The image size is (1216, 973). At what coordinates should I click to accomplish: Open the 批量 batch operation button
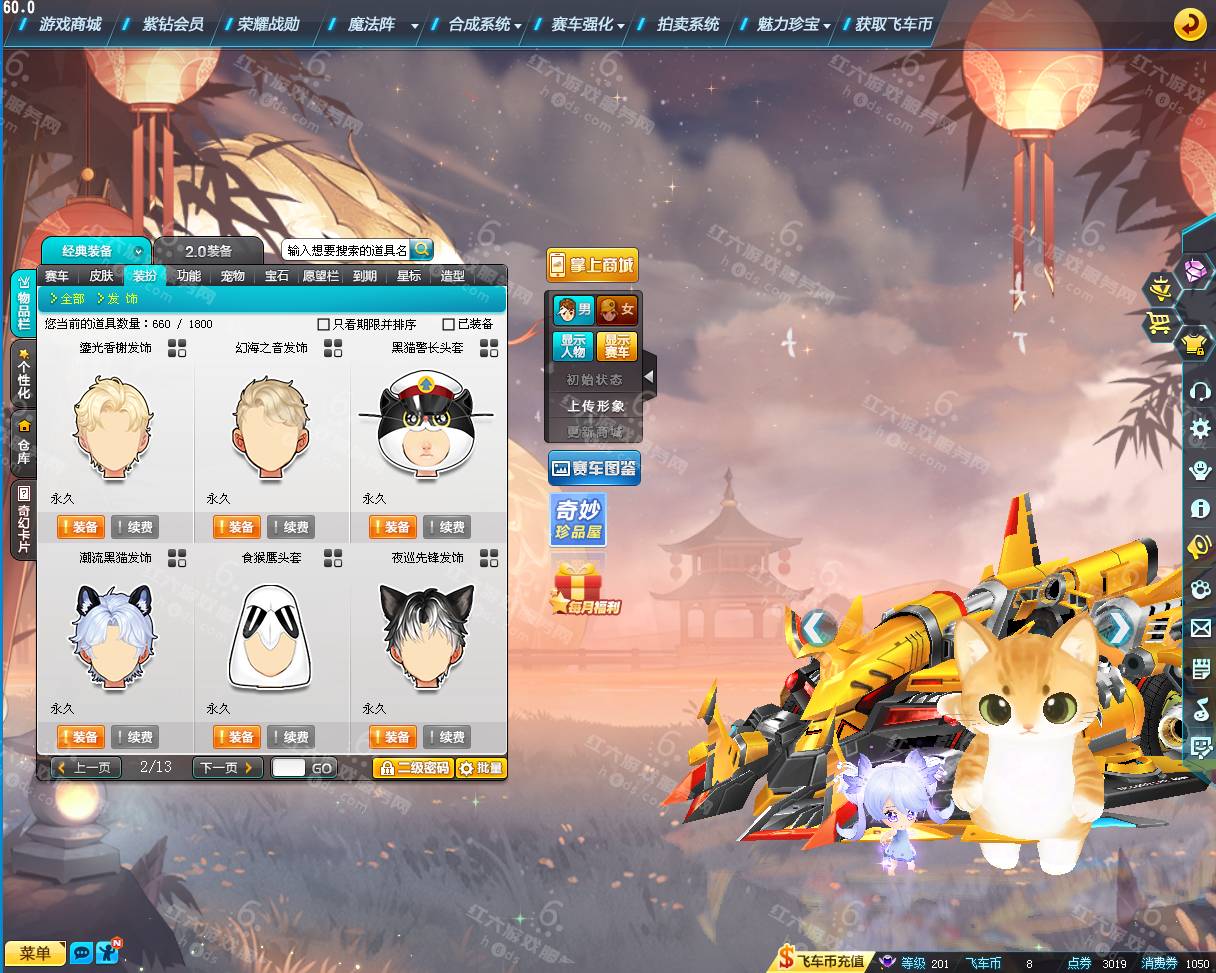[481, 768]
